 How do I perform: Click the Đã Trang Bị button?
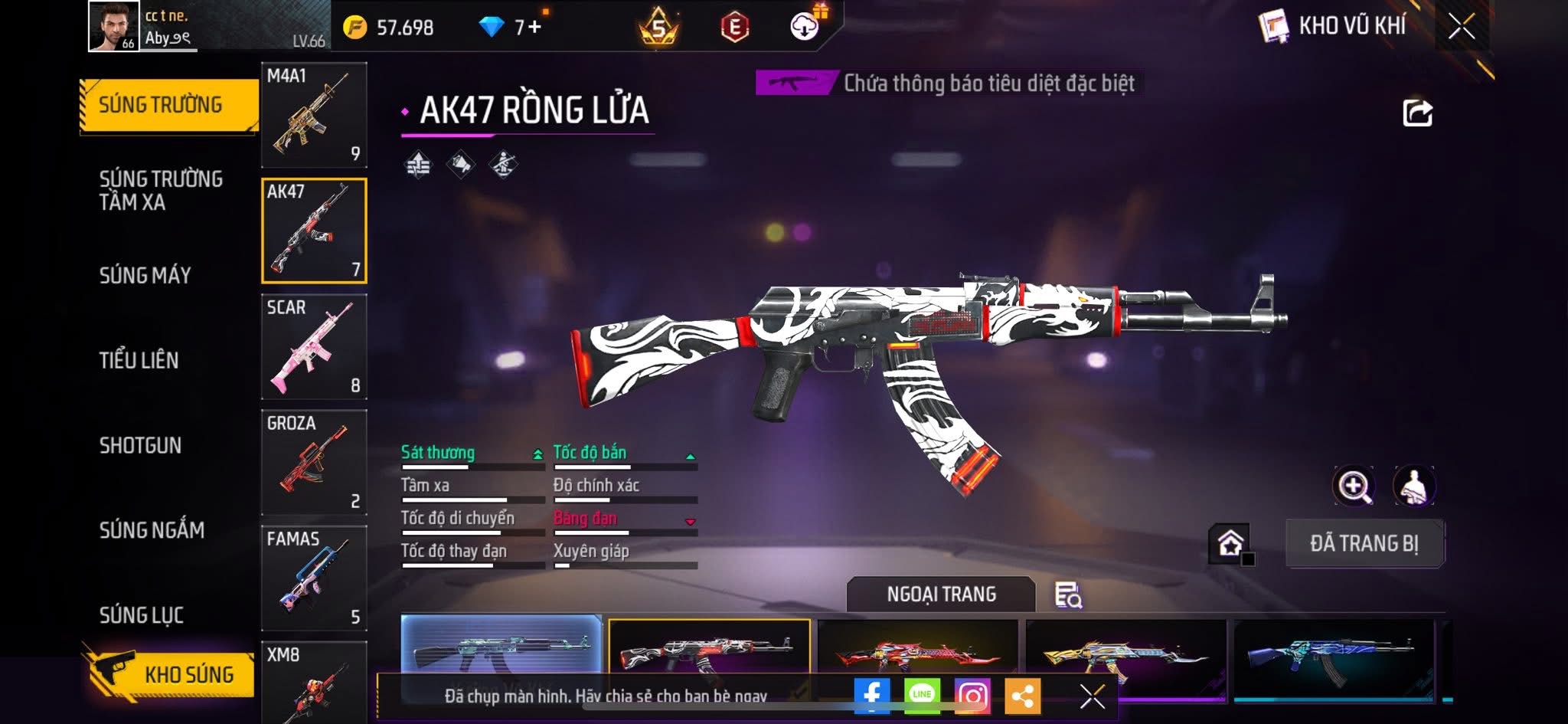[1364, 544]
